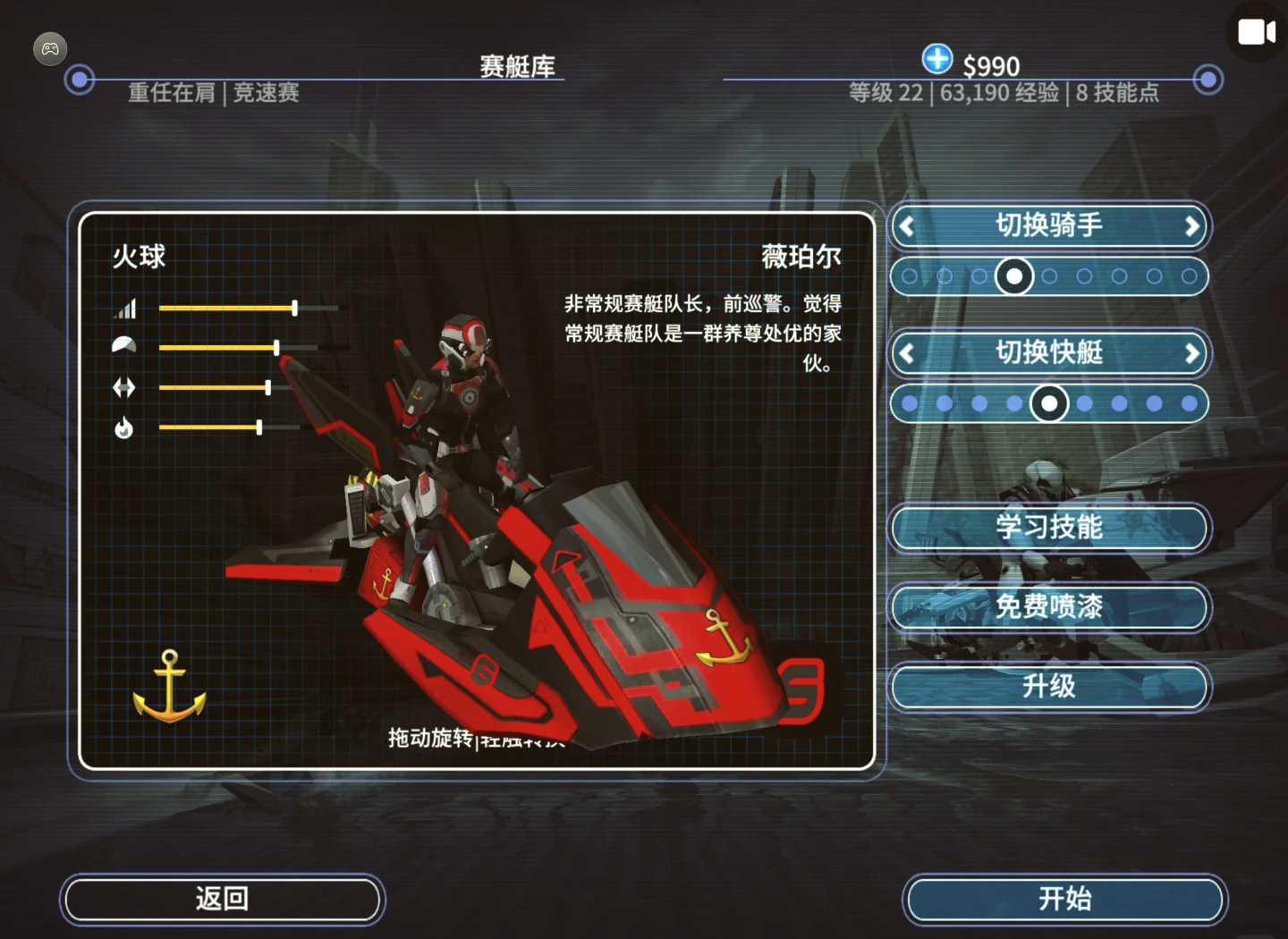The width and height of the screenshot is (1288, 939).
Task: Switch to the previous rider (切换骑手 left arrow)
Action: click(907, 226)
